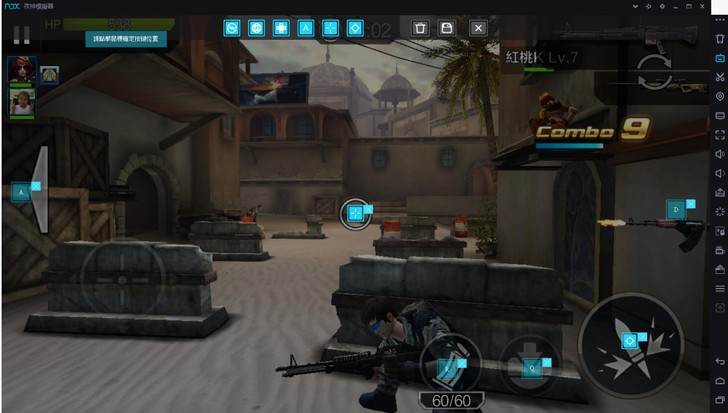Select the D key marker on the rifle
This screenshot has height=413, width=728.
(x=676, y=209)
